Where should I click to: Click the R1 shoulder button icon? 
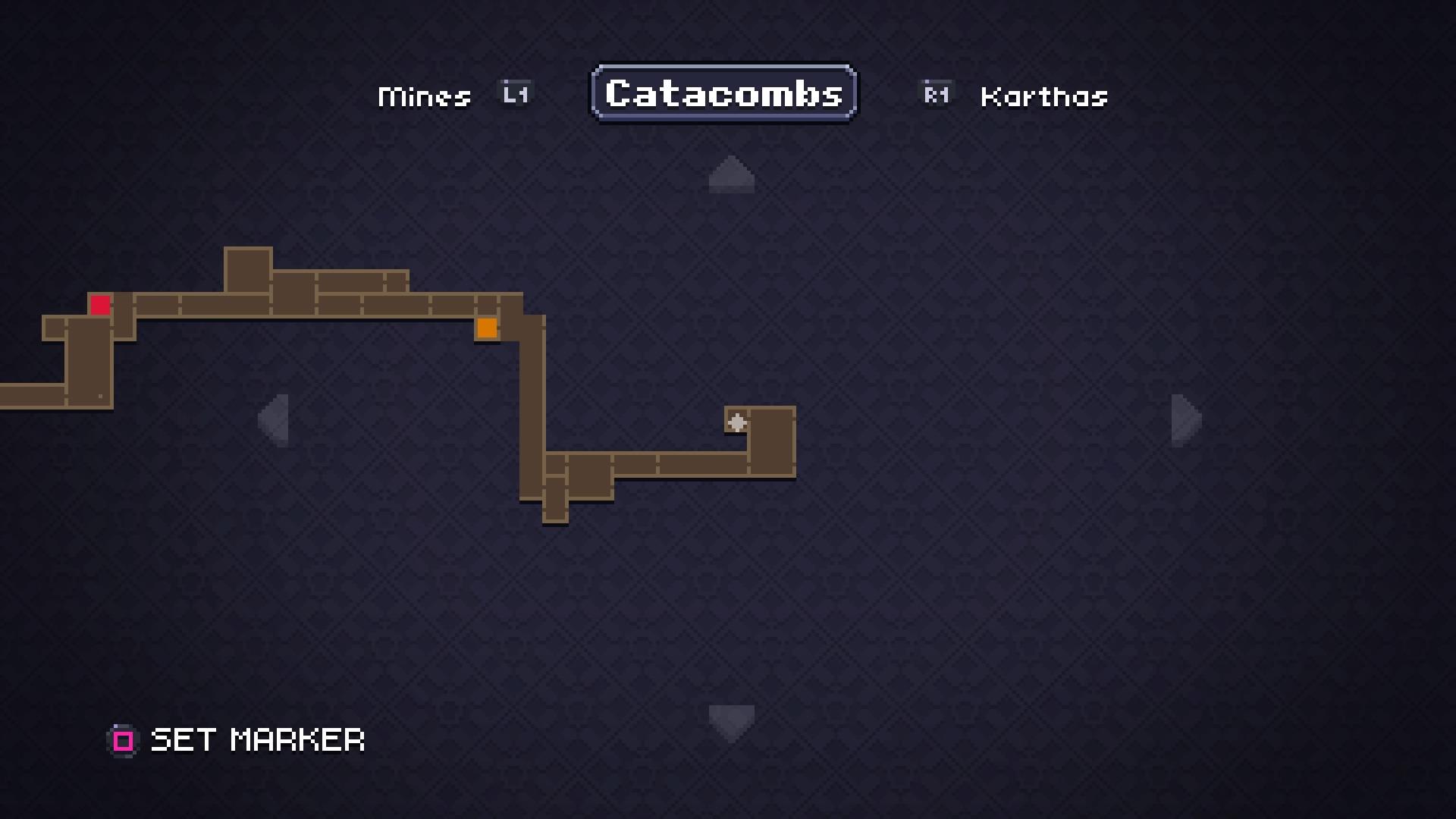tap(936, 93)
